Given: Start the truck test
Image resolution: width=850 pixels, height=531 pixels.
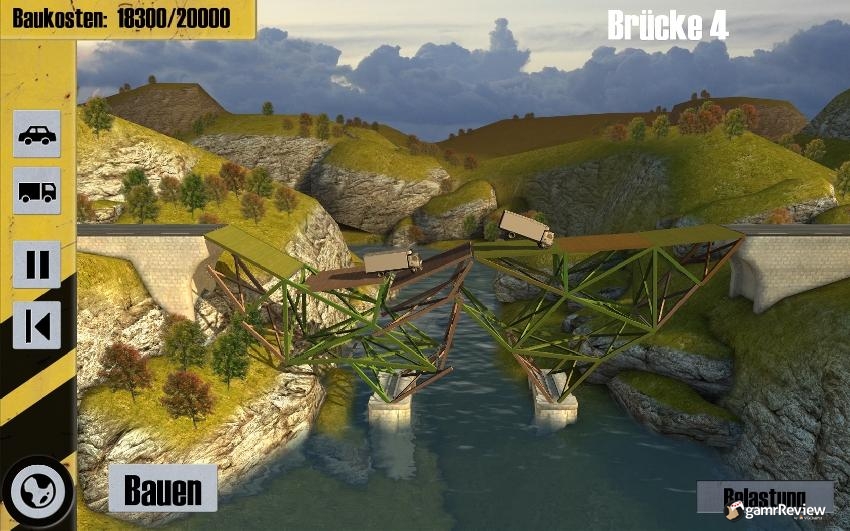Looking at the screenshot, I should coord(37,190).
